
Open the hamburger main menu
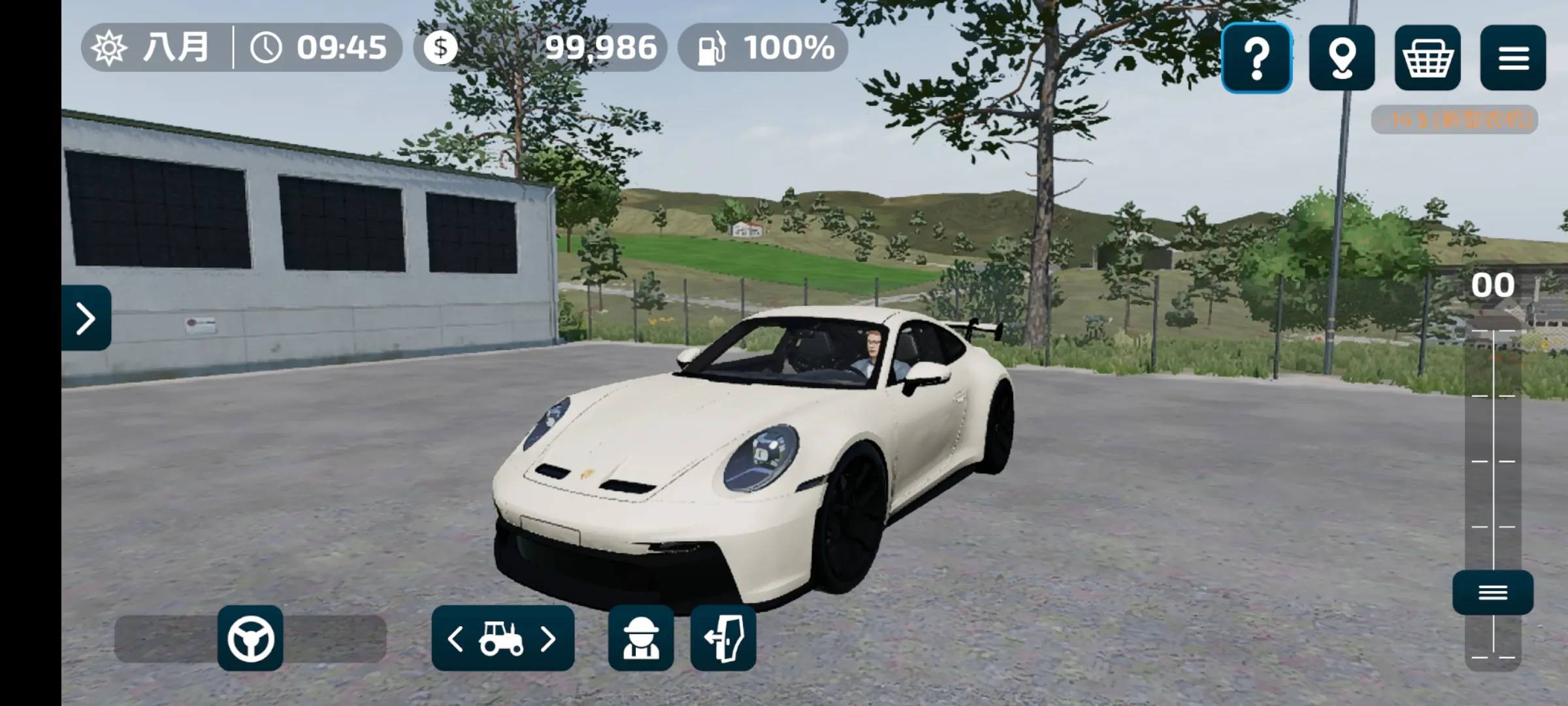point(1513,58)
